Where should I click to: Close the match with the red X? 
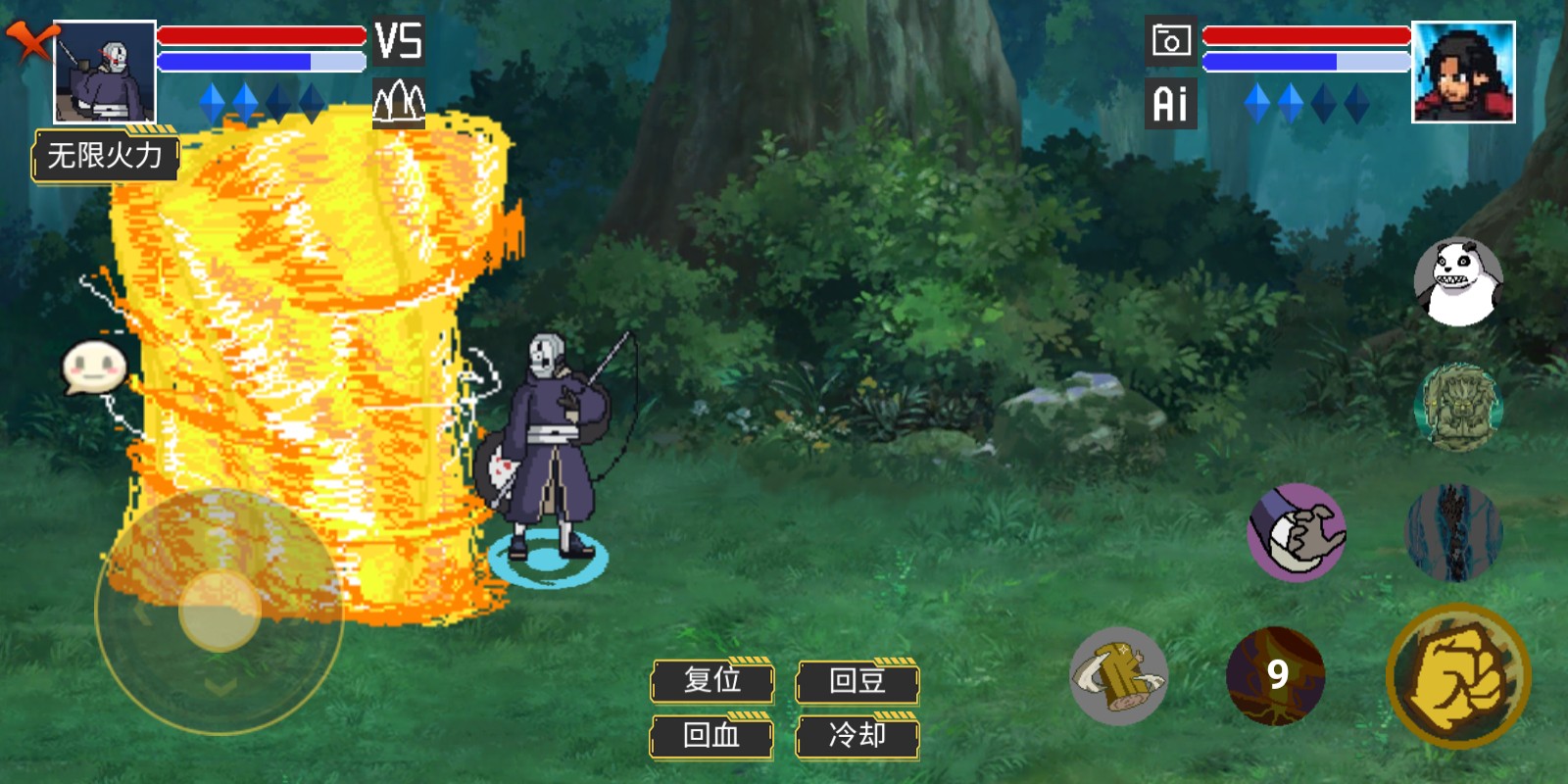coord(29,41)
